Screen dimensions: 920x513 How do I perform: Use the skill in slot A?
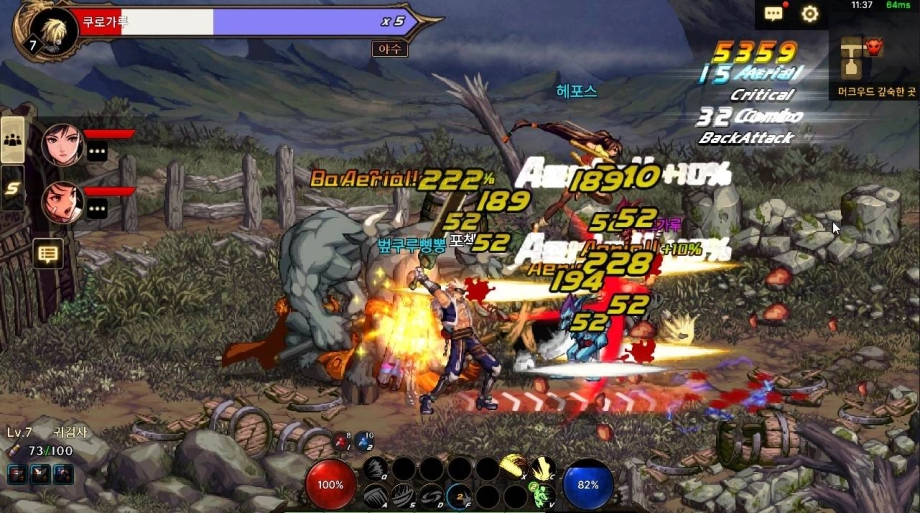[375, 495]
